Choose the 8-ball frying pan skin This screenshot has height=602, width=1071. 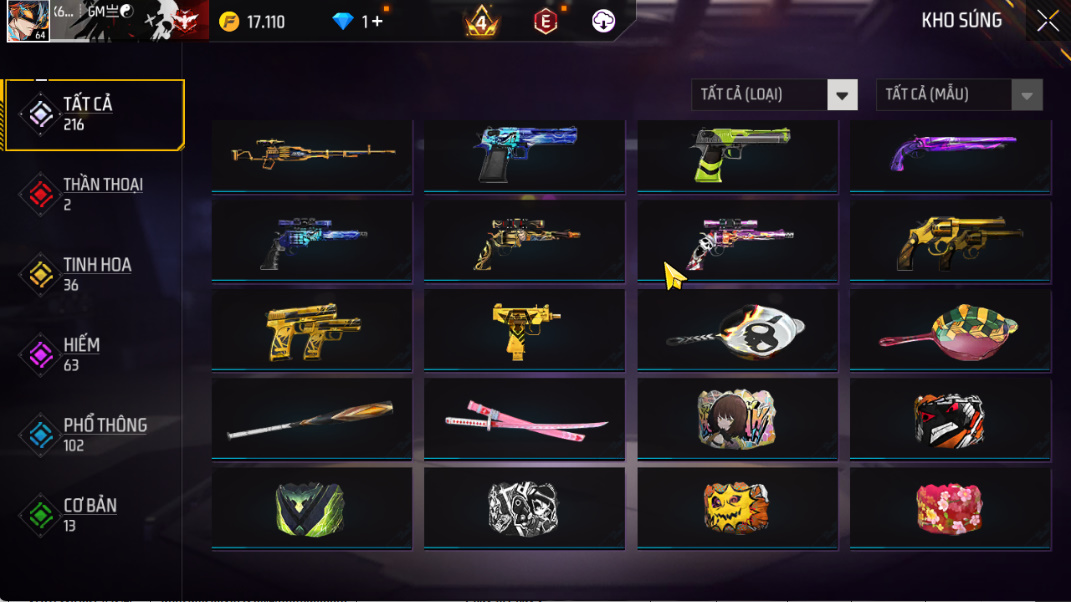(x=737, y=331)
